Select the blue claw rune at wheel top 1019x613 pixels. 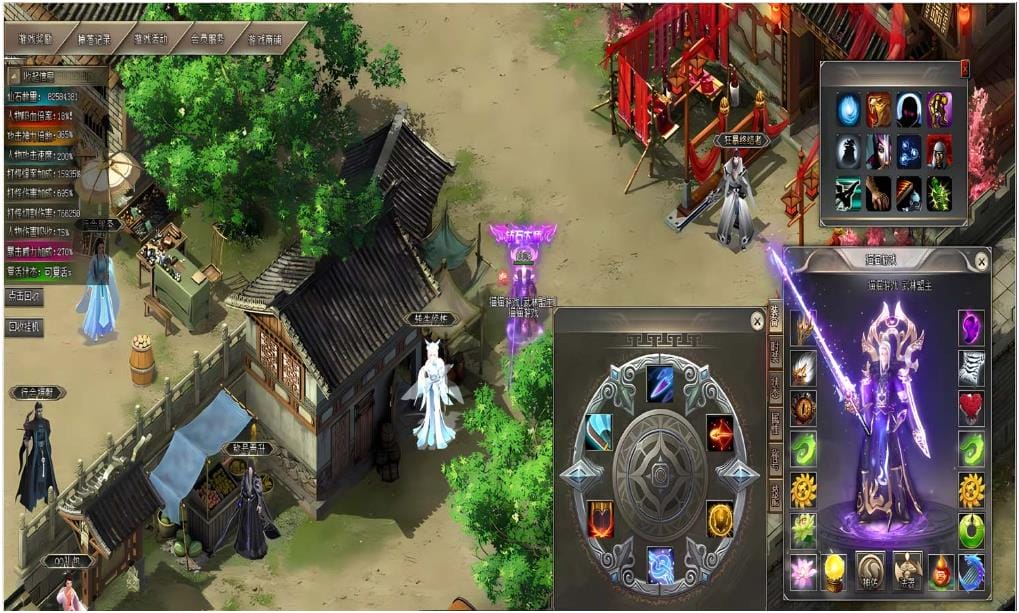pyautogui.click(x=659, y=379)
